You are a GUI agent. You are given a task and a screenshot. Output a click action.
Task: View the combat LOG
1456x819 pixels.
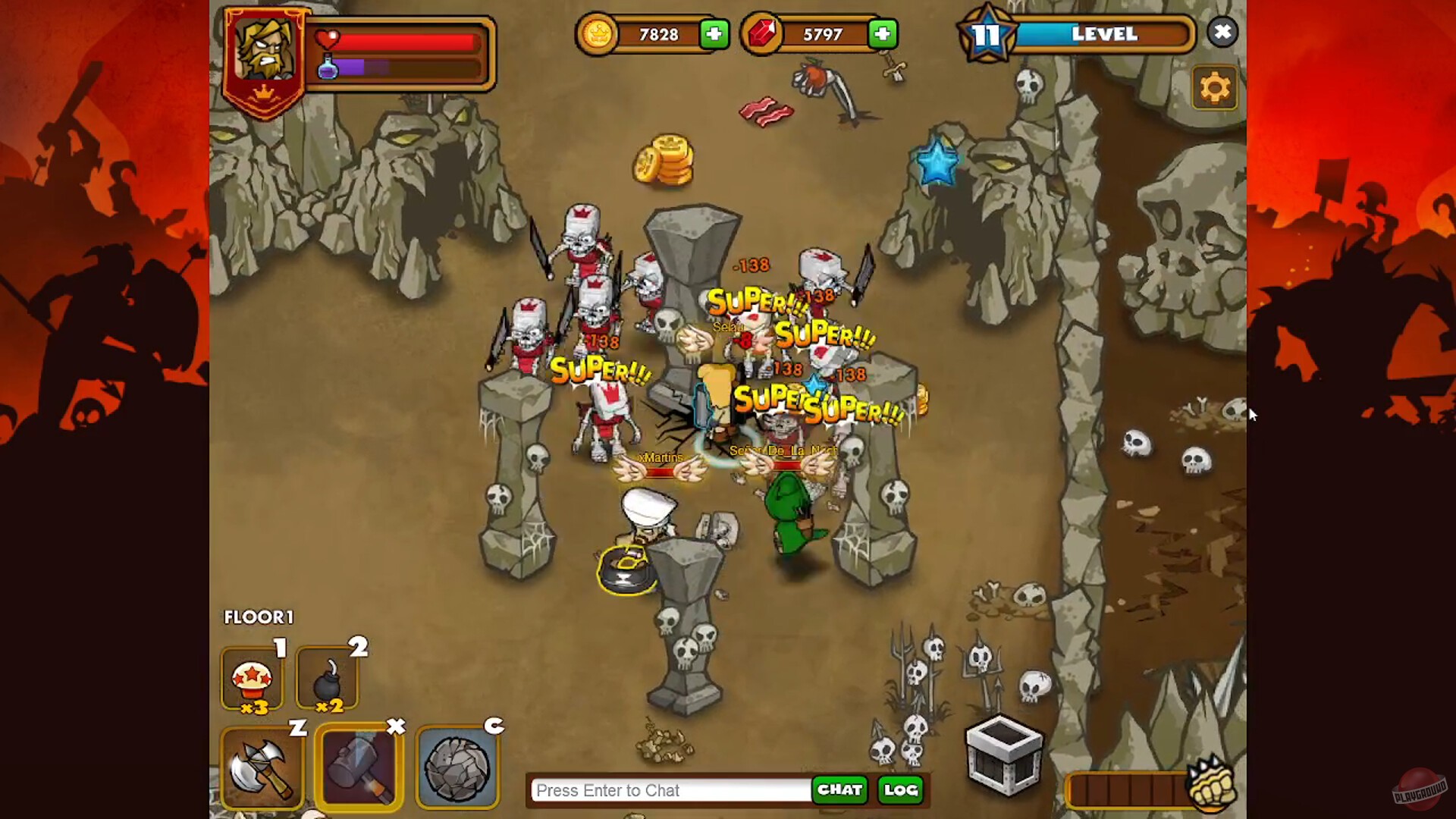(x=899, y=790)
